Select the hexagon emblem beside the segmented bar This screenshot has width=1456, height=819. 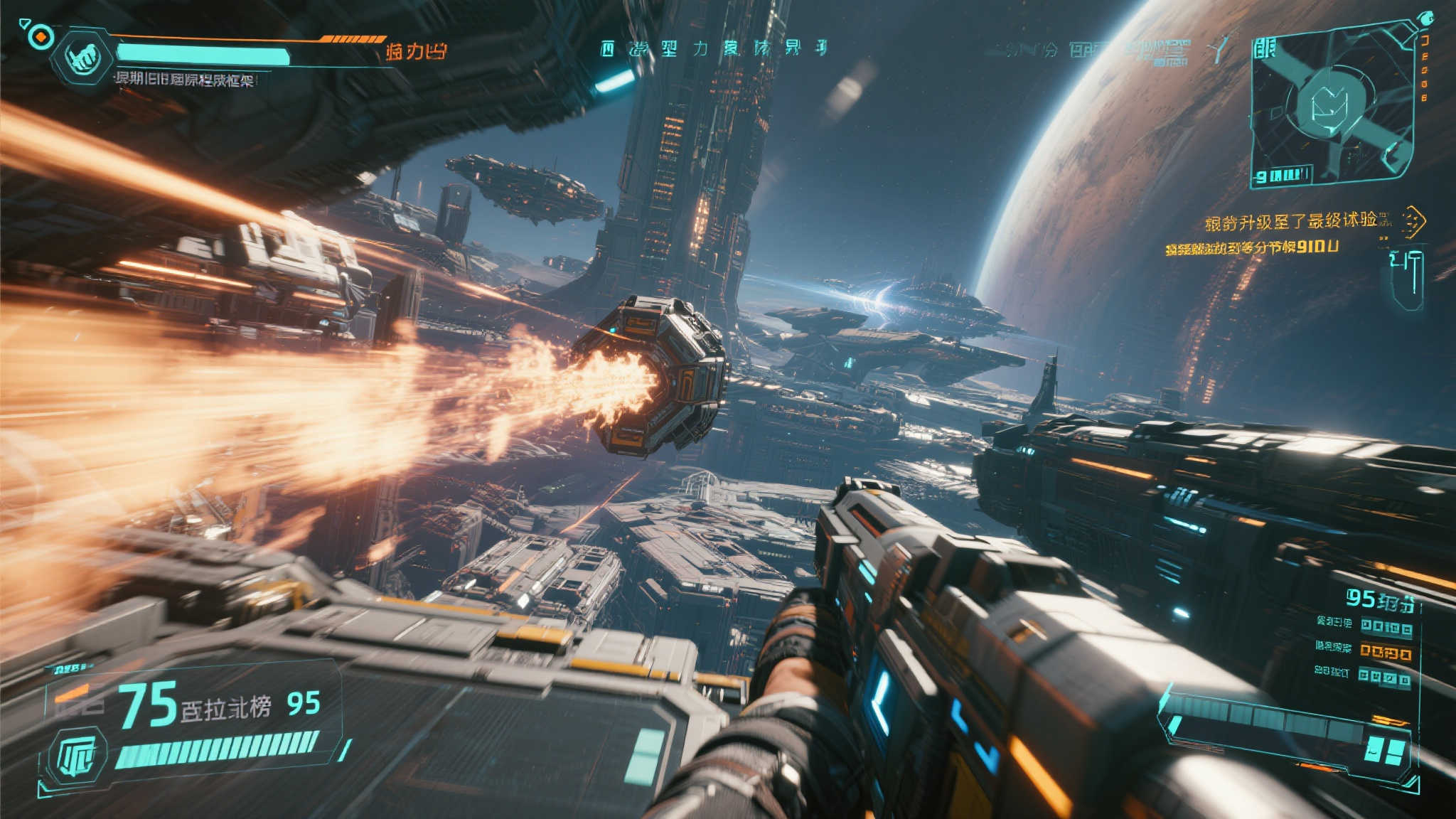82,756
